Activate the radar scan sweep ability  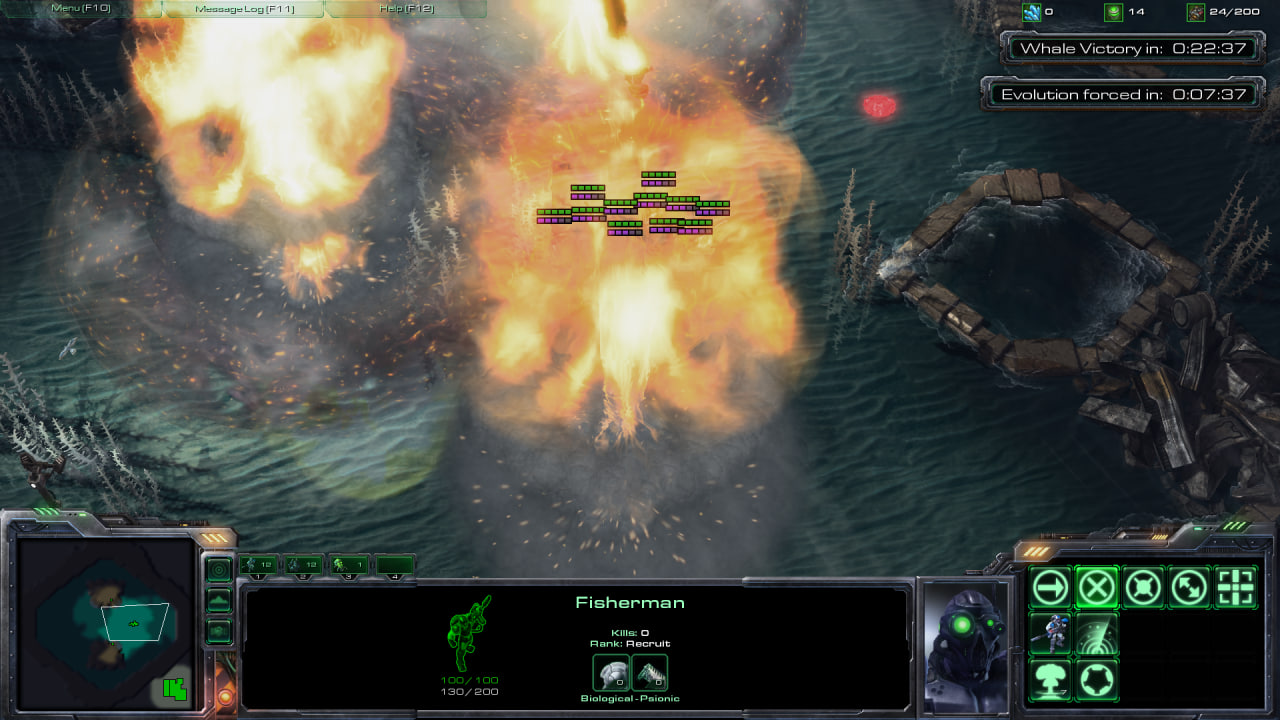tap(1097, 634)
